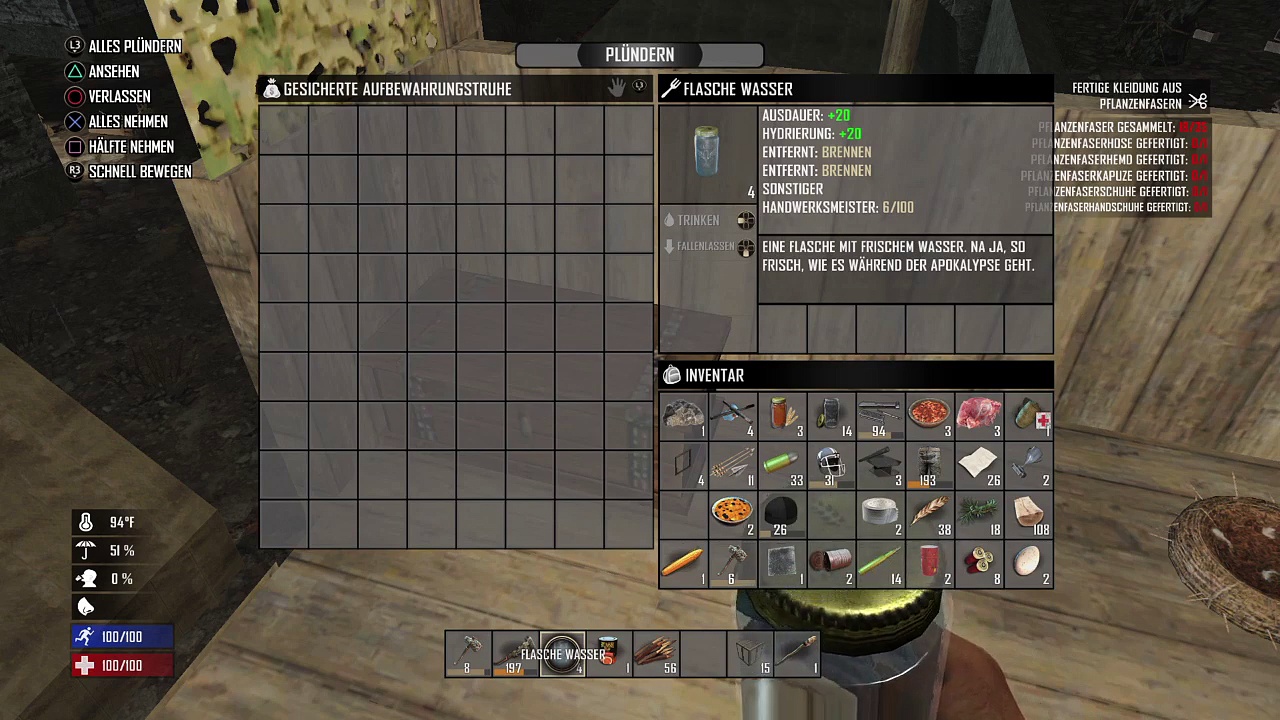Select the arrows stack in the inventory

tap(733, 464)
